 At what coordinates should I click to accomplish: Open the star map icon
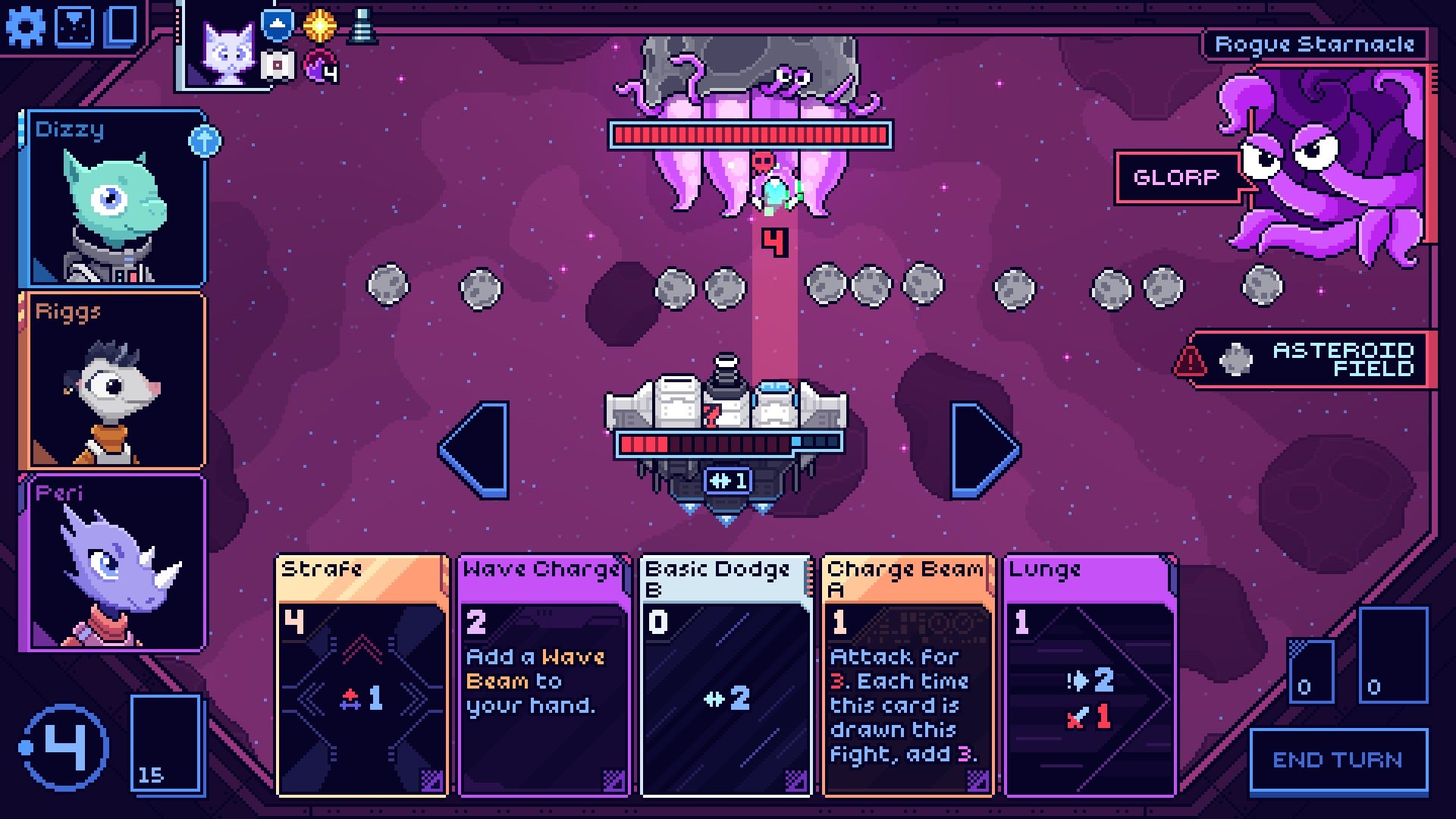coord(74,27)
